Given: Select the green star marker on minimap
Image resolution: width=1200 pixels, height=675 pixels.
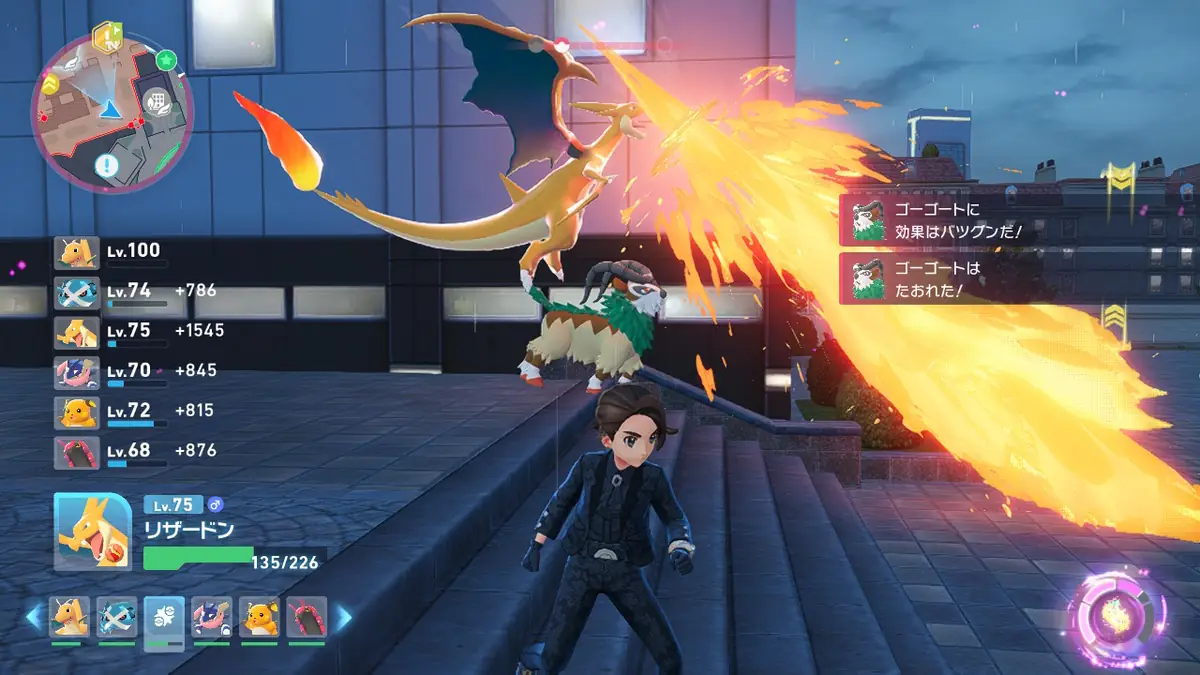Looking at the screenshot, I should click(x=166, y=60).
